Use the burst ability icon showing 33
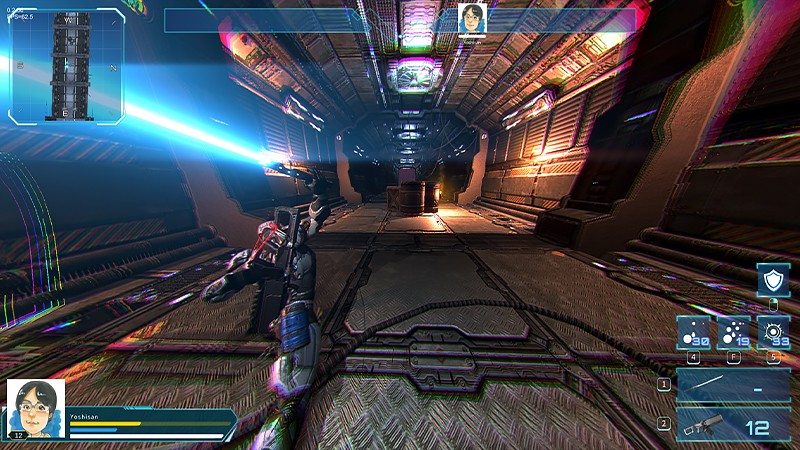 772,333
